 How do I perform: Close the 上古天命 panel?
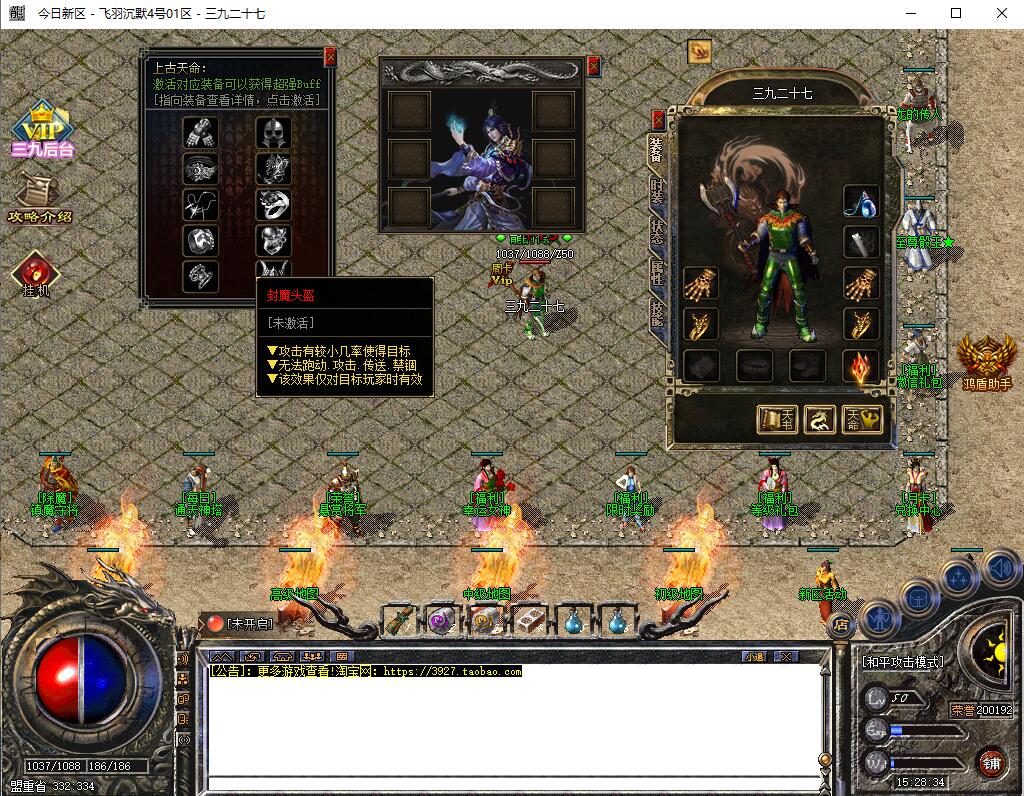[330, 58]
